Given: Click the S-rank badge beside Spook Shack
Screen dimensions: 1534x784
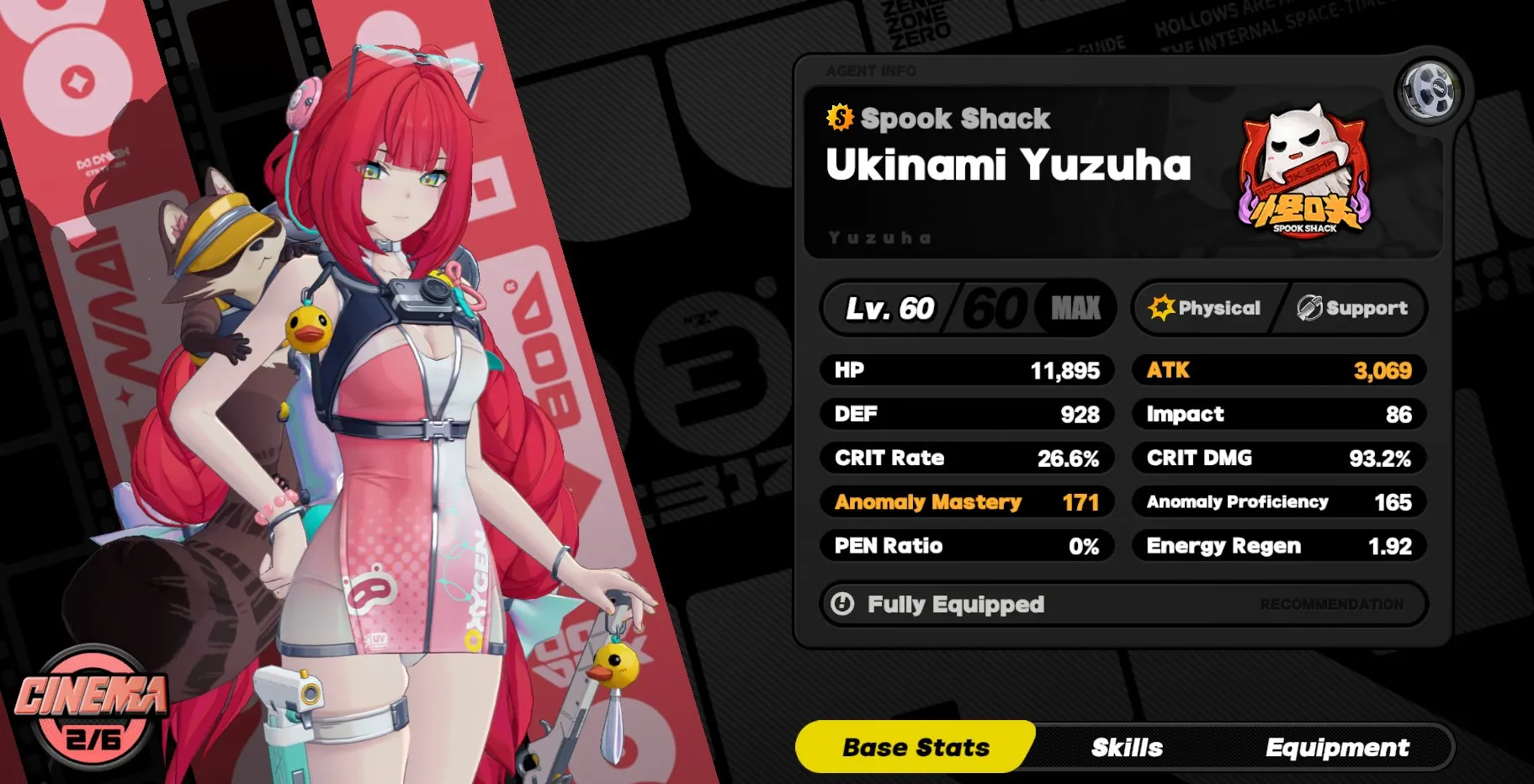Looking at the screenshot, I should pyautogui.click(x=837, y=119).
